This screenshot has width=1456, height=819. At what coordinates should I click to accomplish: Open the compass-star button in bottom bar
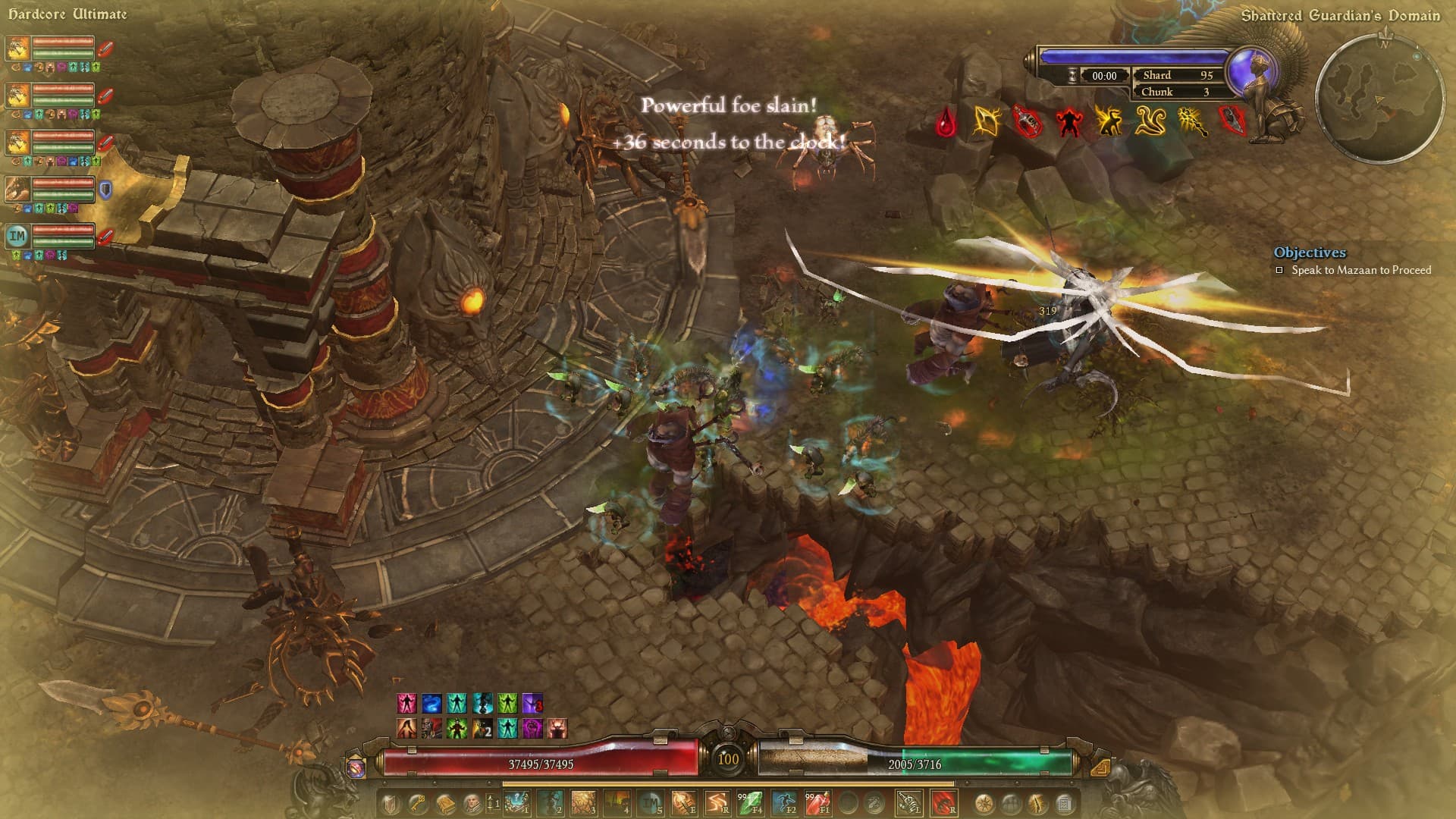pyautogui.click(x=984, y=802)
